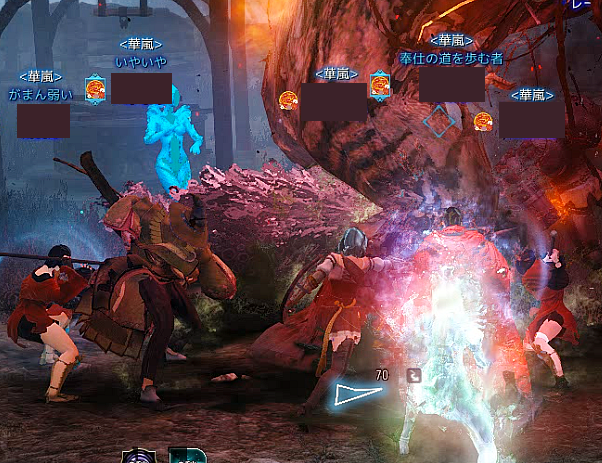Select the player nameplate いやいや

140,62
